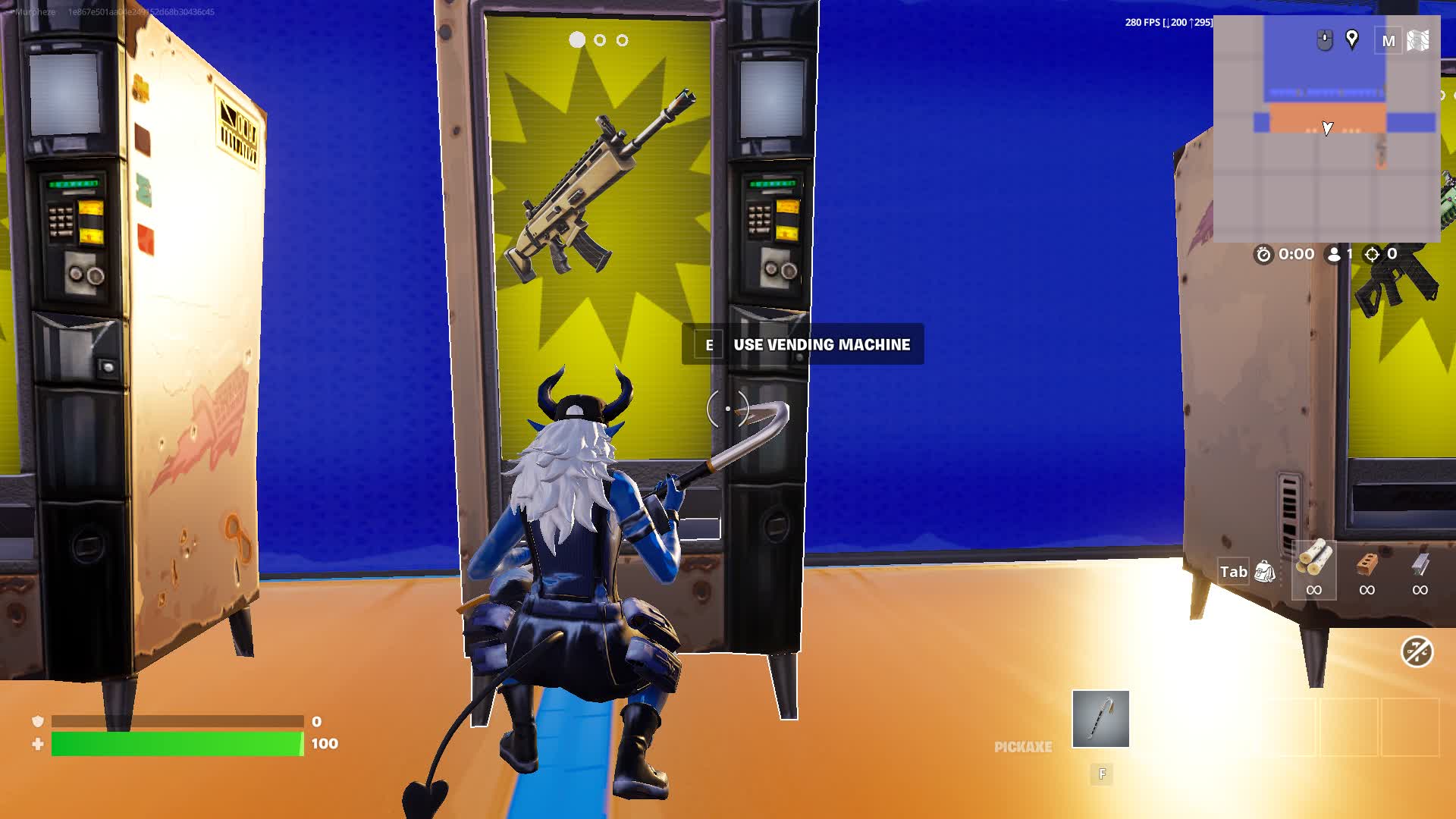
Task: Click the mouse wheel hint icon
Action: coord(1323,39)
